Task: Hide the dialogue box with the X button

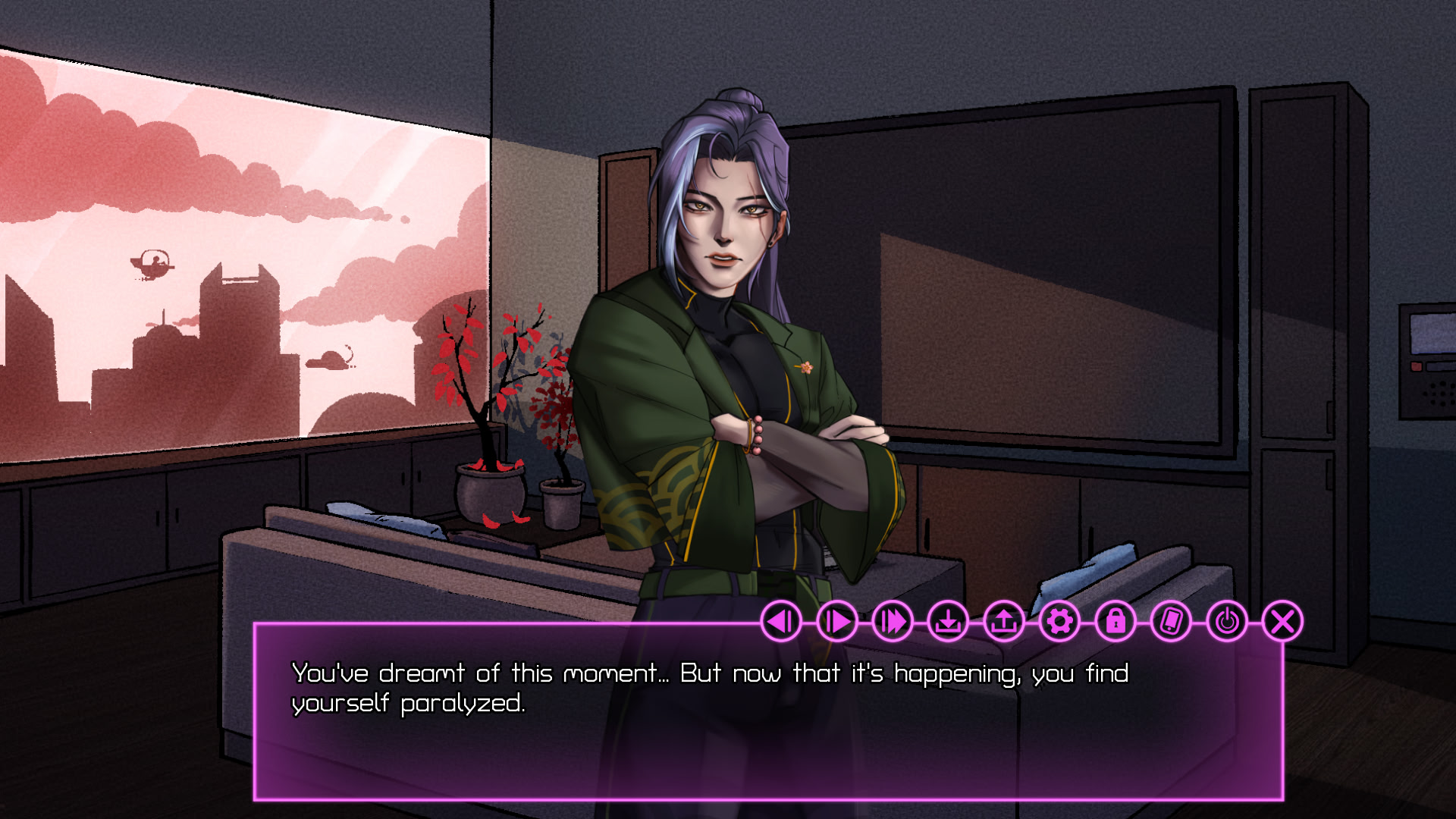Action: click(1283, 622)
